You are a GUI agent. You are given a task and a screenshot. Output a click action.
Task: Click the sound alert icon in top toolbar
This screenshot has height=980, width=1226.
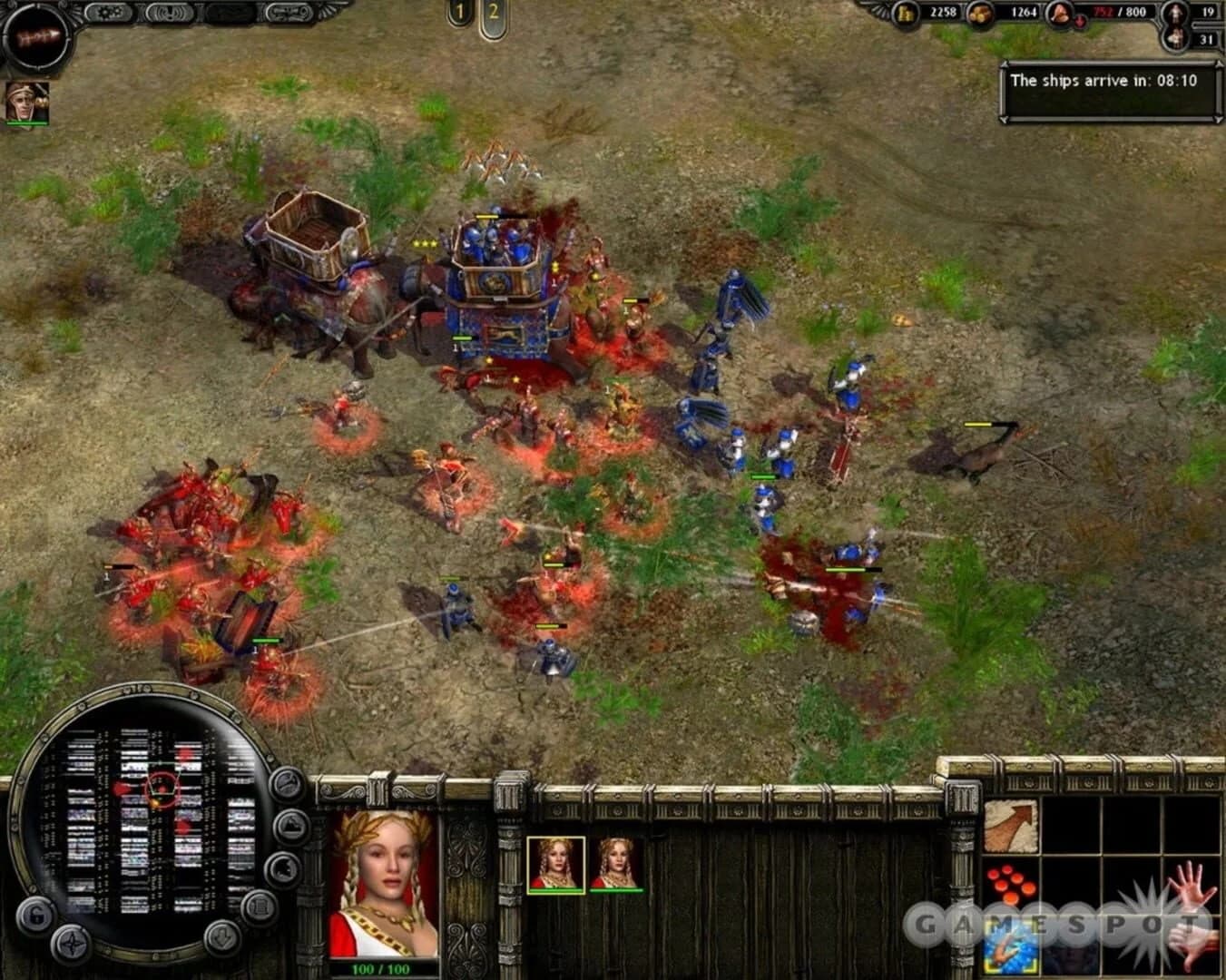click(170, 12)
